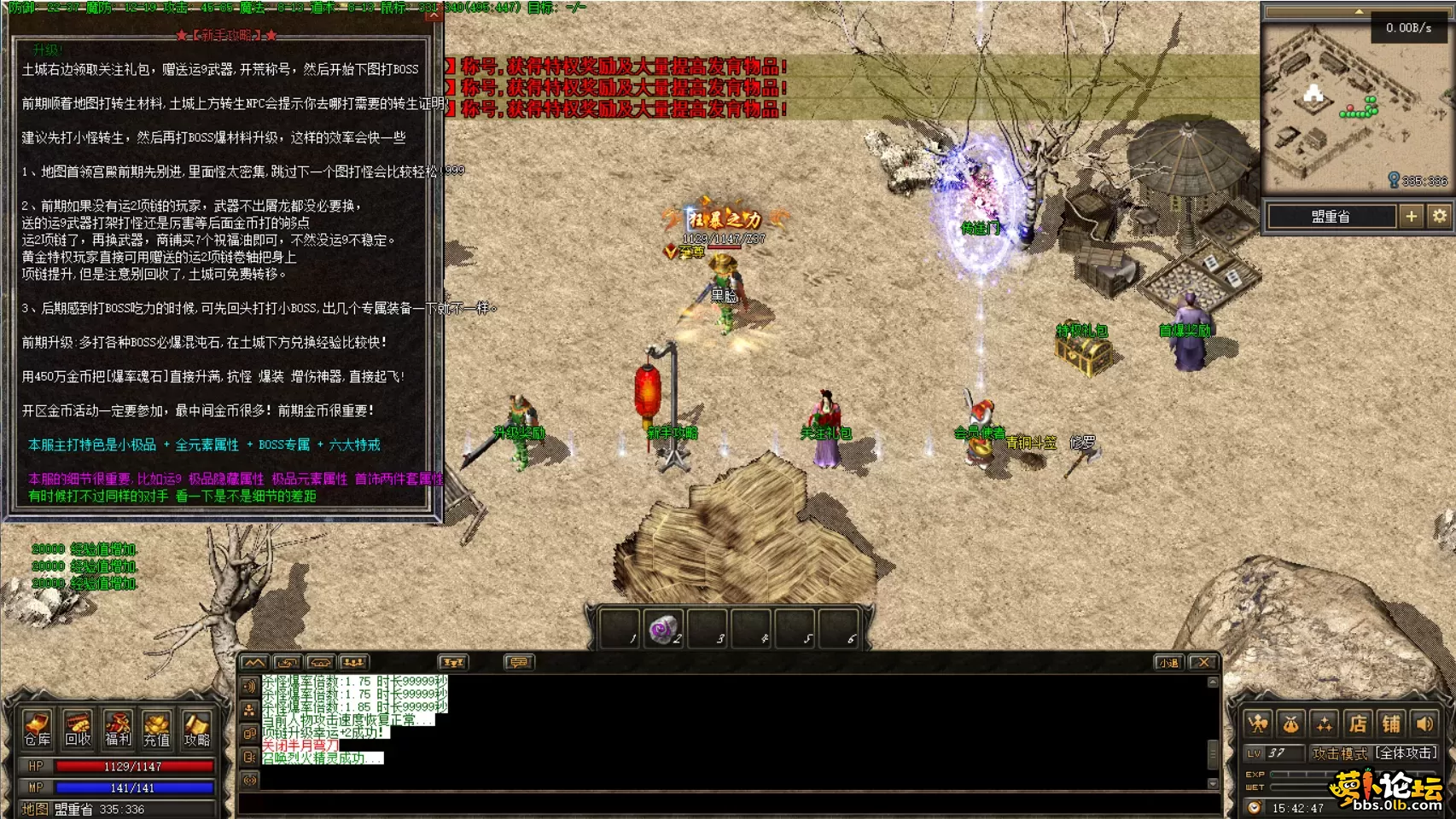Close the 新手攻略 guide panel
Image resolution: width=1456 pixels, height=819 pixels.
click(x=434, y=15)
